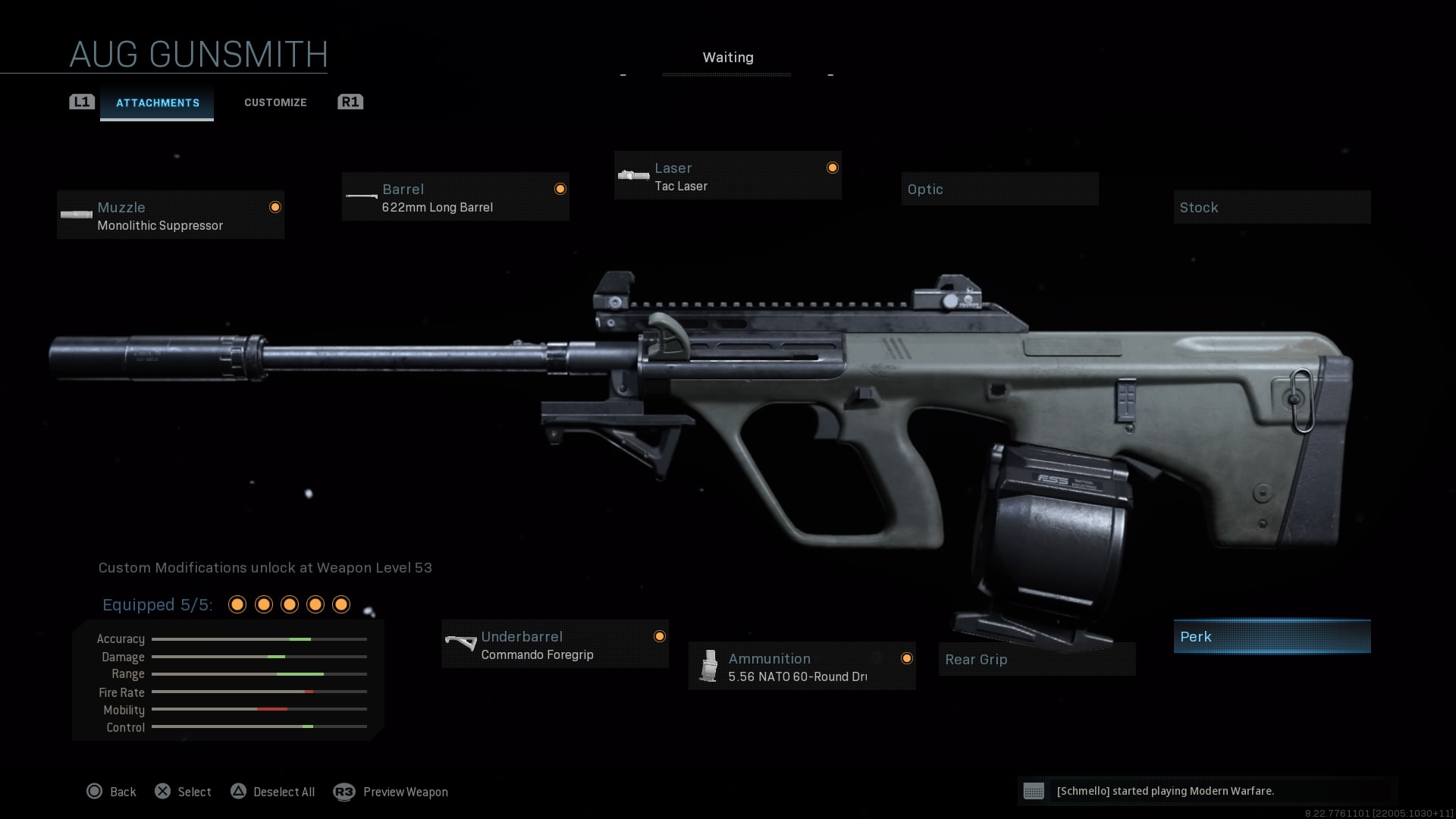Image resolution: width=1456 pixels, height=819 pixels.
Task: Select the Commando Foregrip underbarrel icon
Action: (x=461, y=644)
